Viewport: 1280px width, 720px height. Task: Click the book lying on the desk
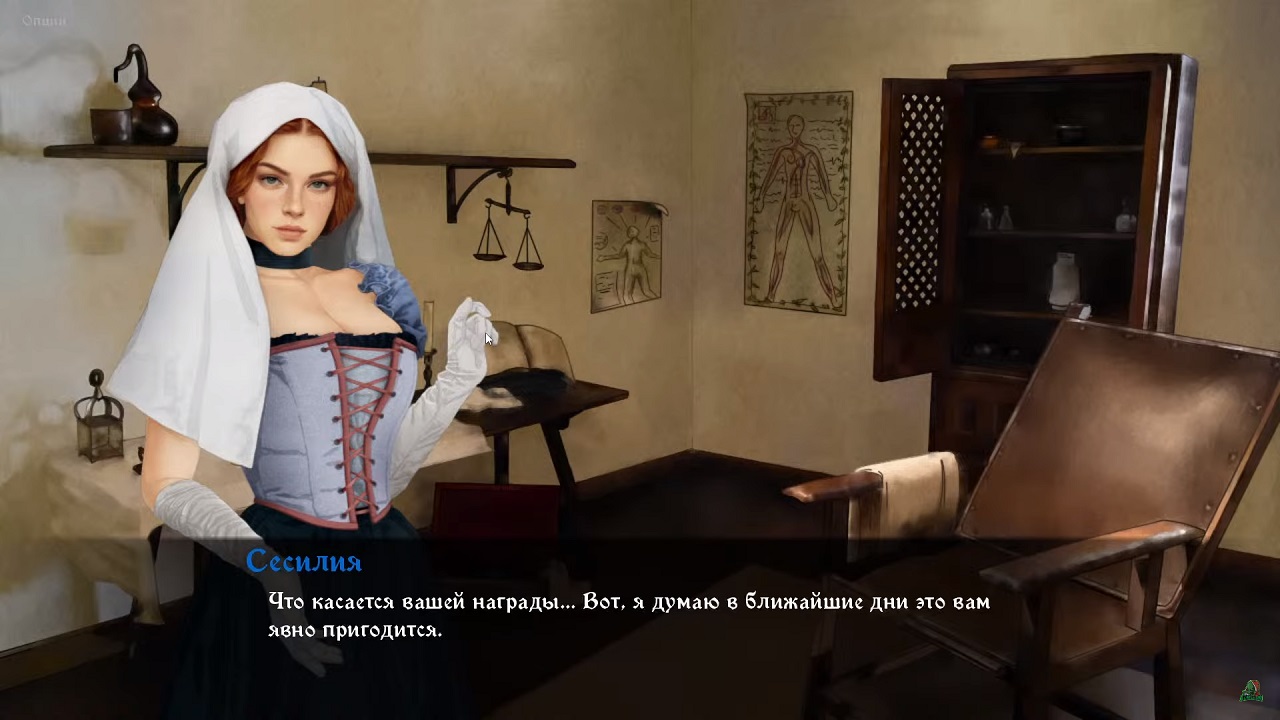[x=530, y=345]
